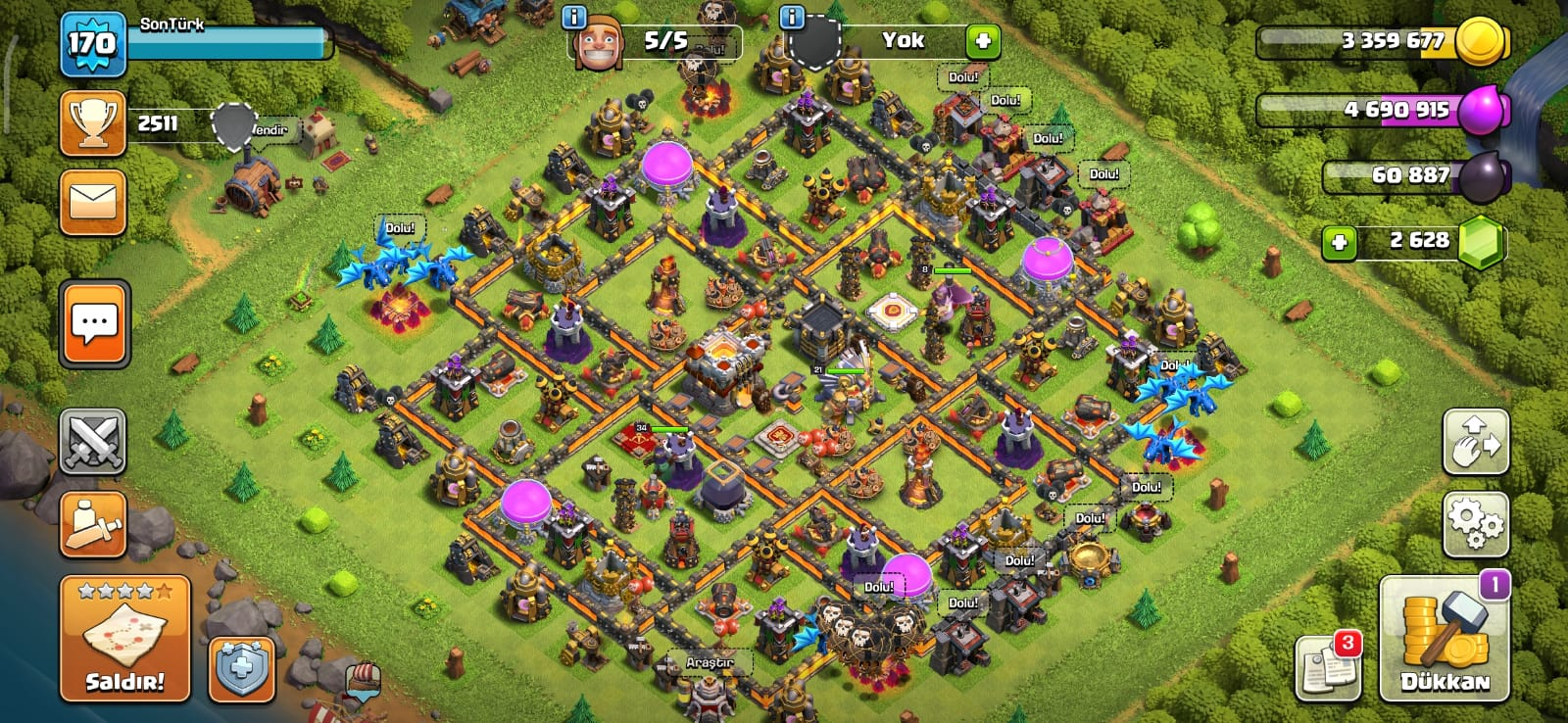Viewport: 1568px width, 723px height.
Task: Open the crossed swords battle log
Action: (93, 442)
